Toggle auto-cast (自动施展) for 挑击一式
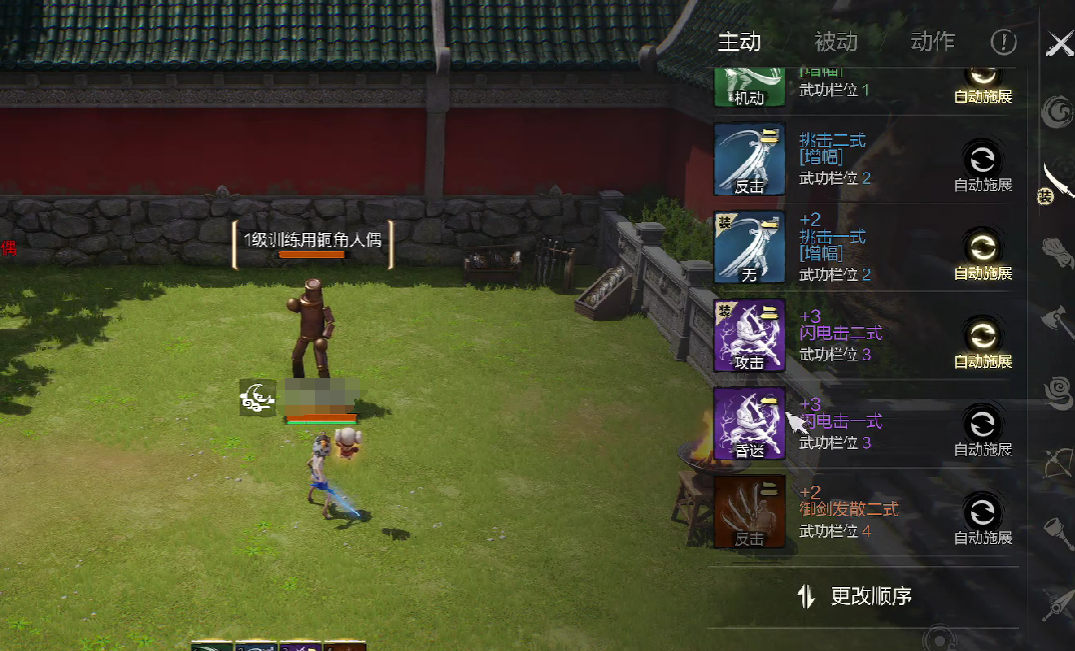The height and width of the screenshot is (651, 1075). click(x=983, y=247)
